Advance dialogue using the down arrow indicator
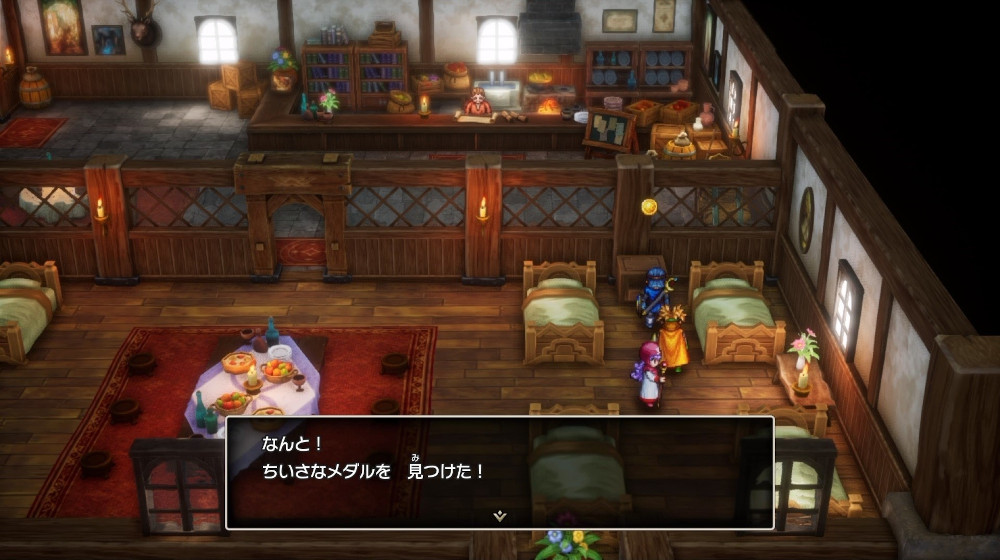Viewport: 1000px width, 560px height. (500, 515)
